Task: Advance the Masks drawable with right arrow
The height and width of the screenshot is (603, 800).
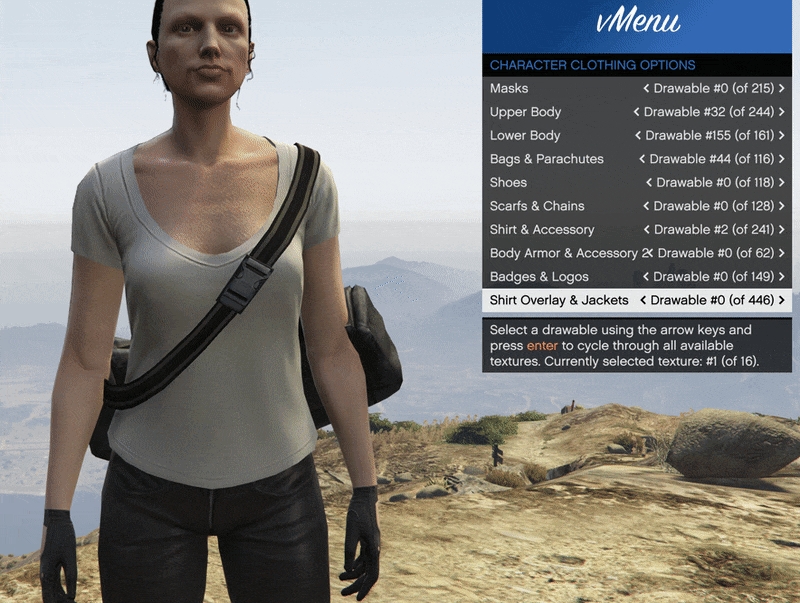Action: pos(781,89)
